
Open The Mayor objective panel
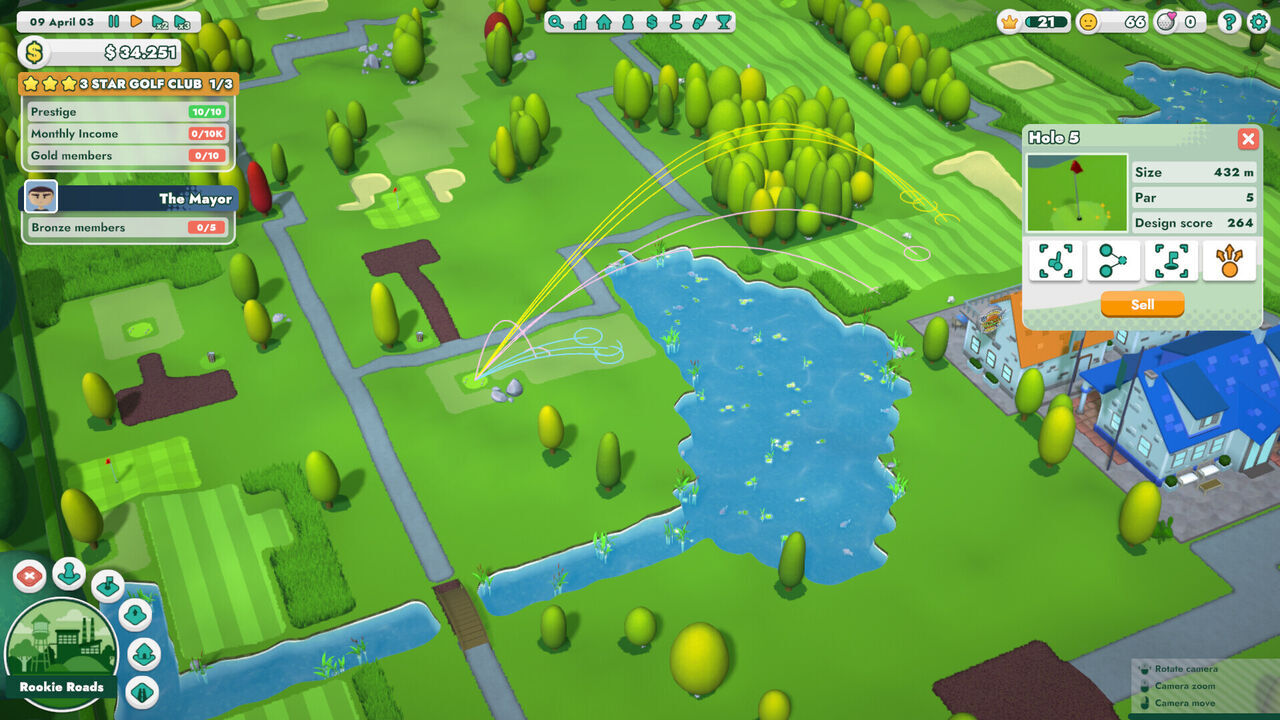click(x=130, y=198)
